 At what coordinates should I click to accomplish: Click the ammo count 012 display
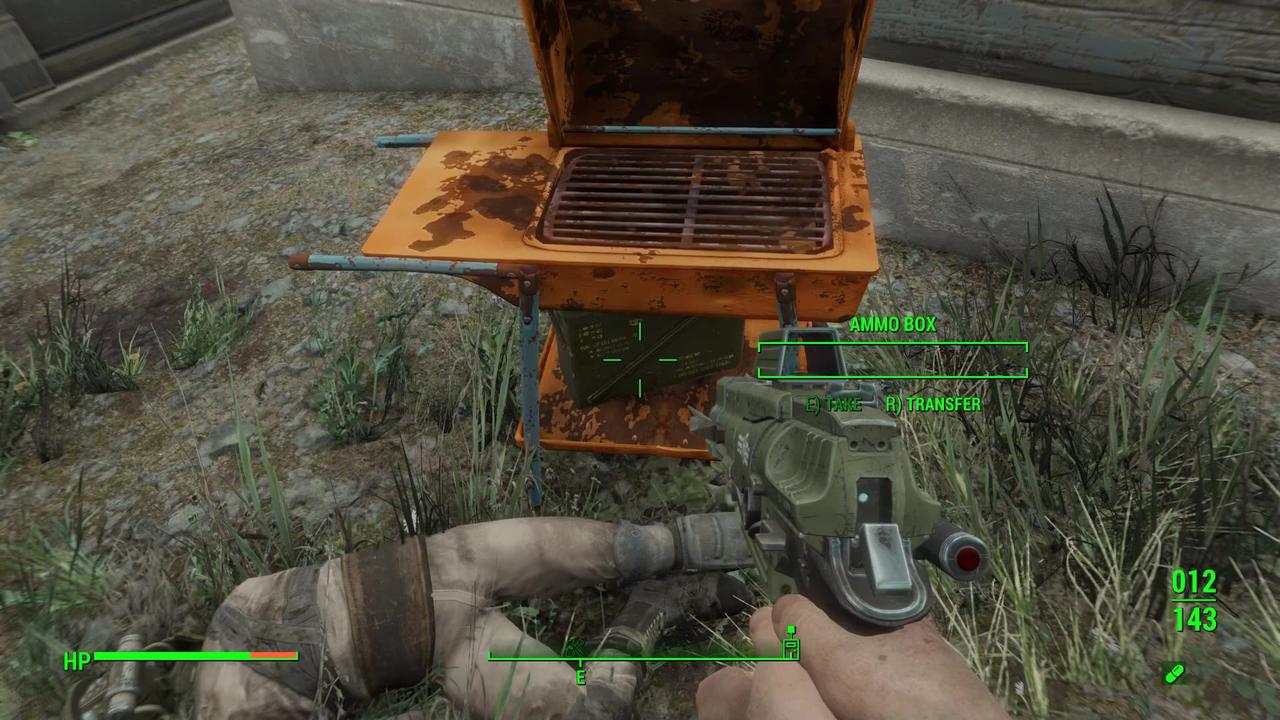point(1194,581)
